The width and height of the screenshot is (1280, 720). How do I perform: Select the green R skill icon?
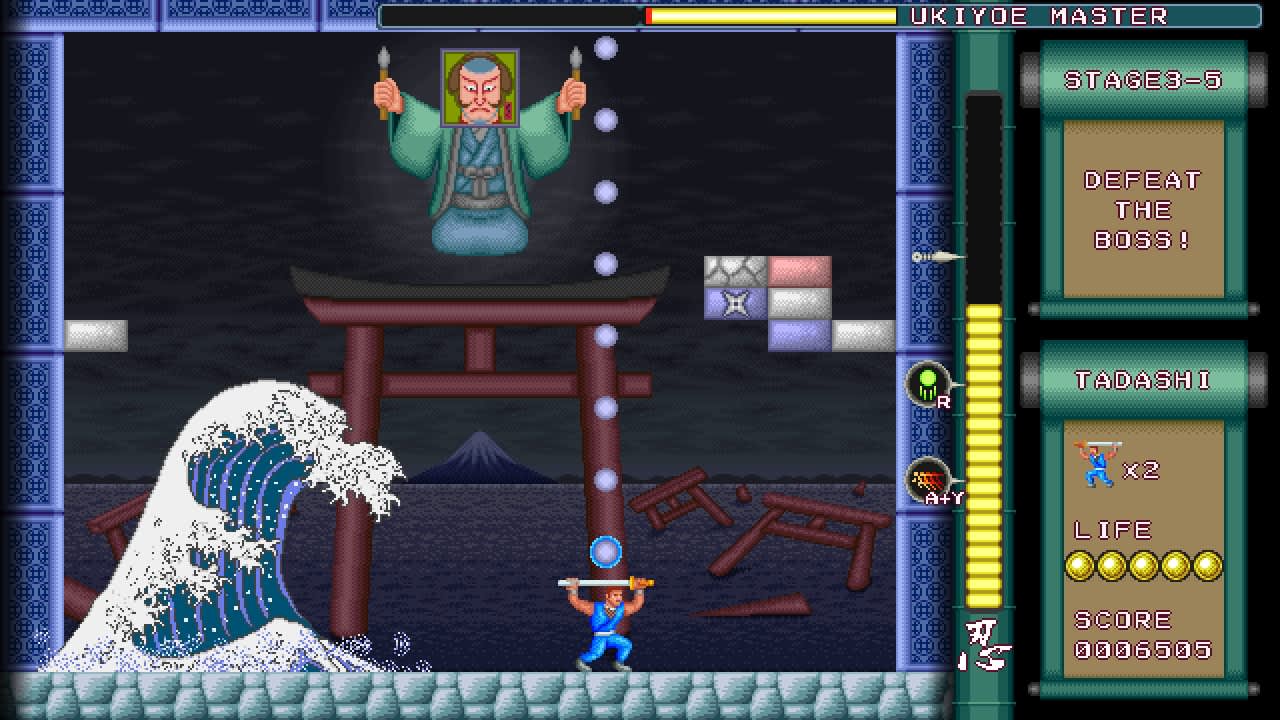[x=928, y=383]
